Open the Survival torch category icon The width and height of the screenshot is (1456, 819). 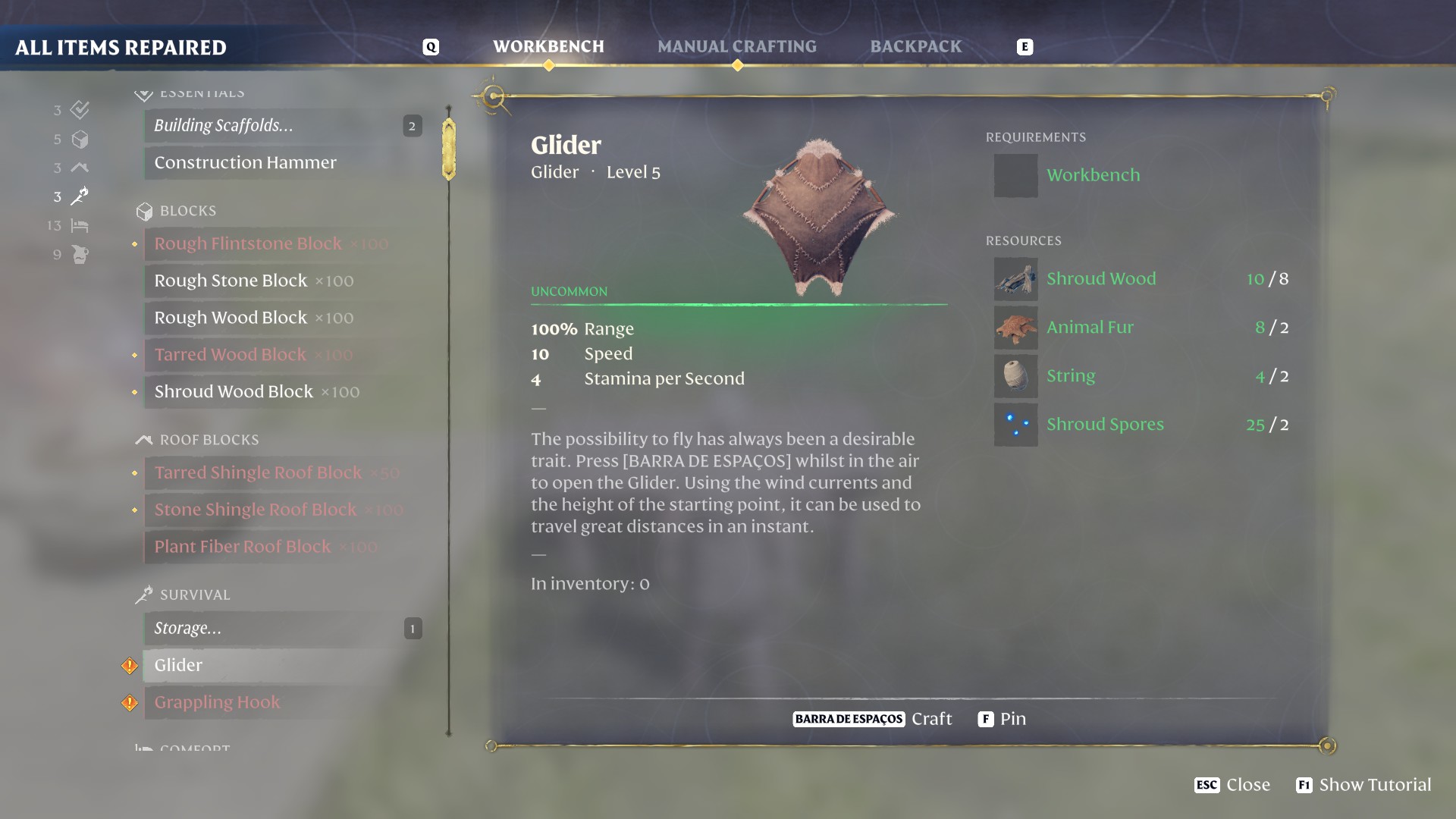coord(80,196)
